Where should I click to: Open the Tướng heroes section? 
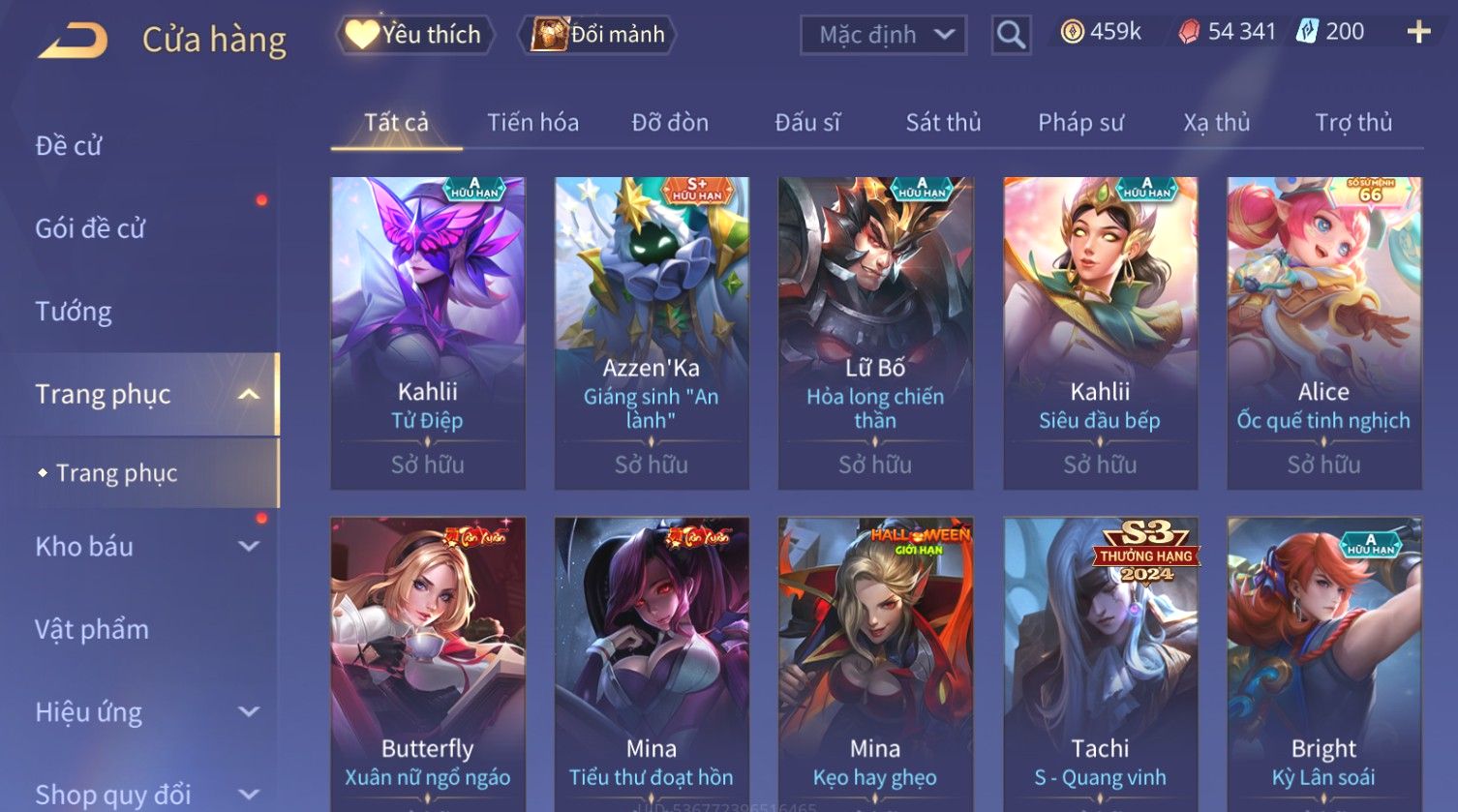pyautogui.click(x=74, y=312)
